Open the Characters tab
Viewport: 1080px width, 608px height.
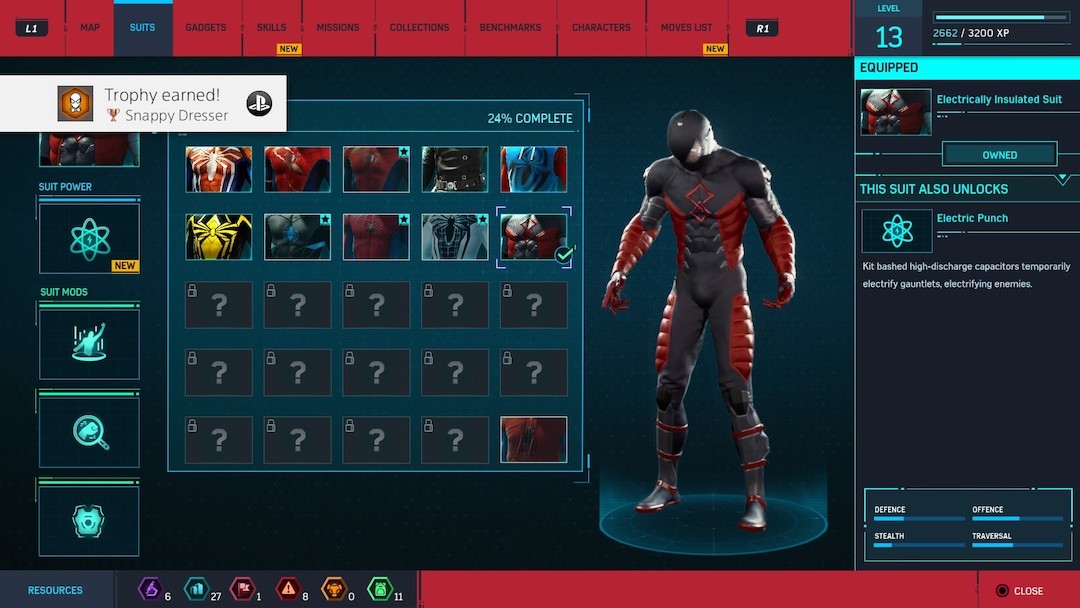point(601,27)
